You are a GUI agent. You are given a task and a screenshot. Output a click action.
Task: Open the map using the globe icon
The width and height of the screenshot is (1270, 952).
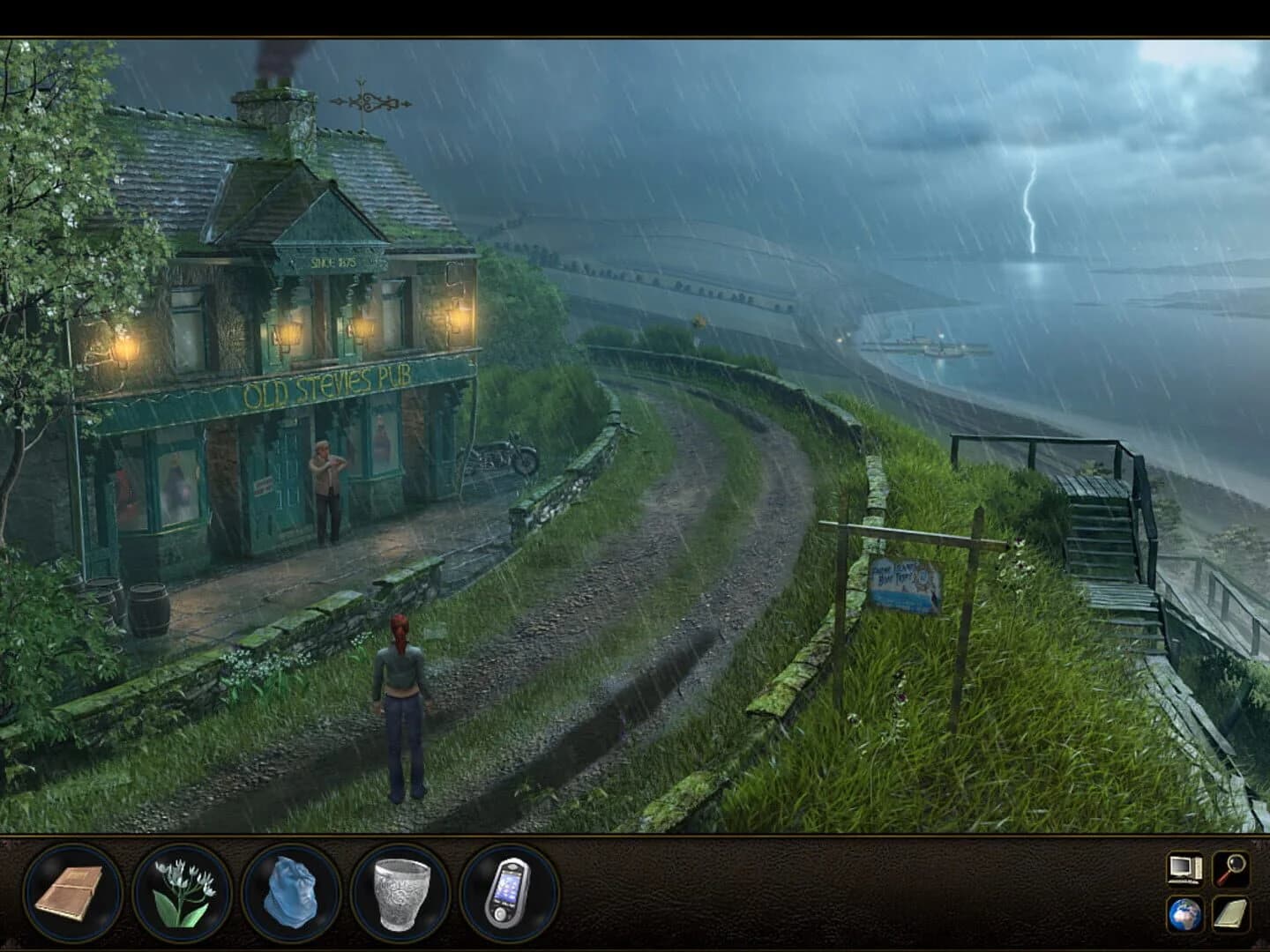tap(1183, 915)
